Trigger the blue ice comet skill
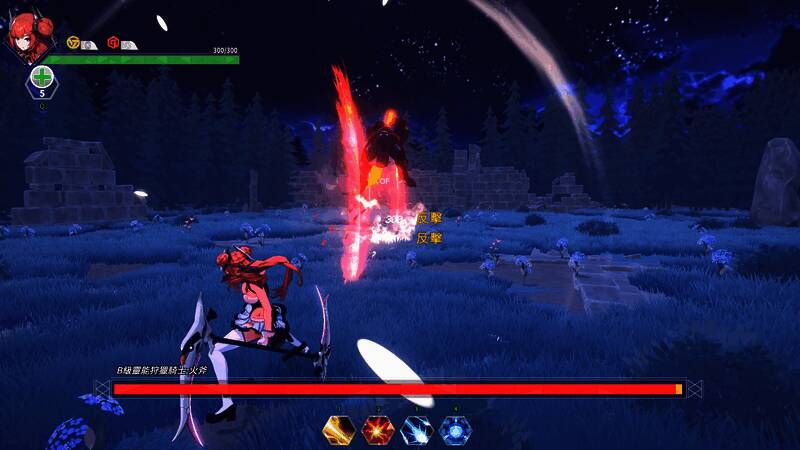This screenshot has width=800, height=450. [416, 431]
